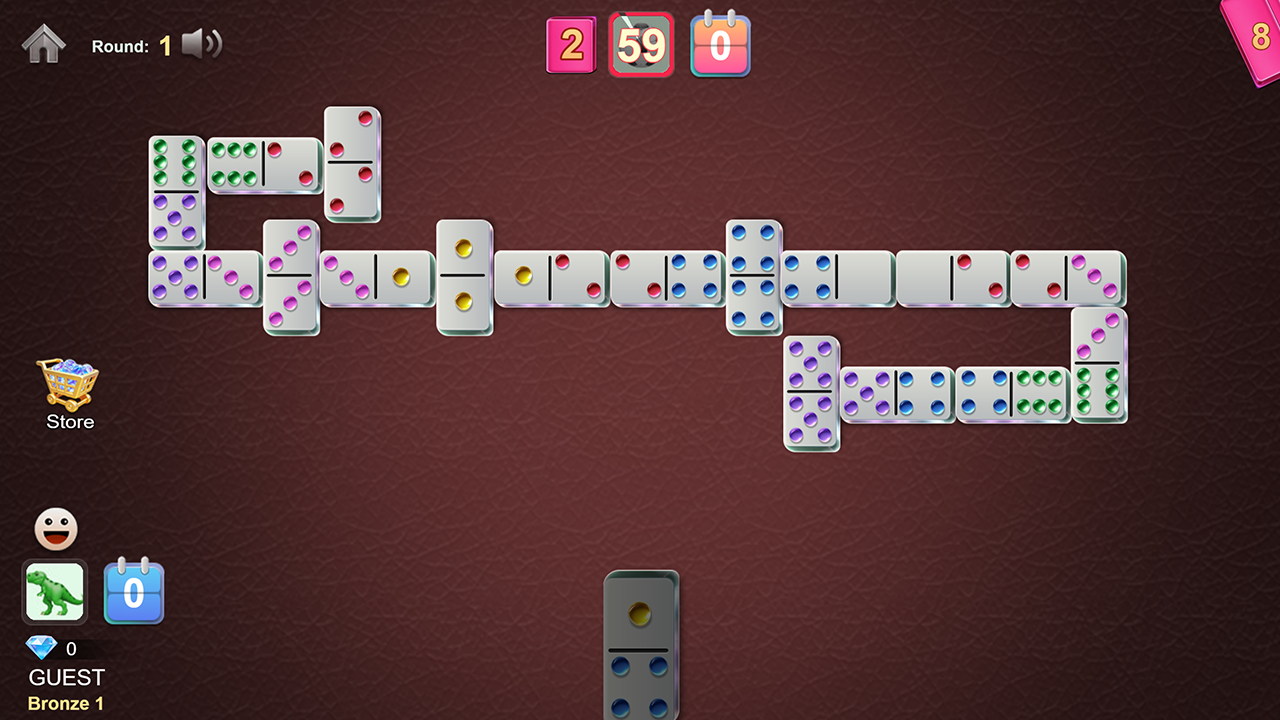
Task: Click the blue calendar badge showing 0
Action: click(133, 592)
